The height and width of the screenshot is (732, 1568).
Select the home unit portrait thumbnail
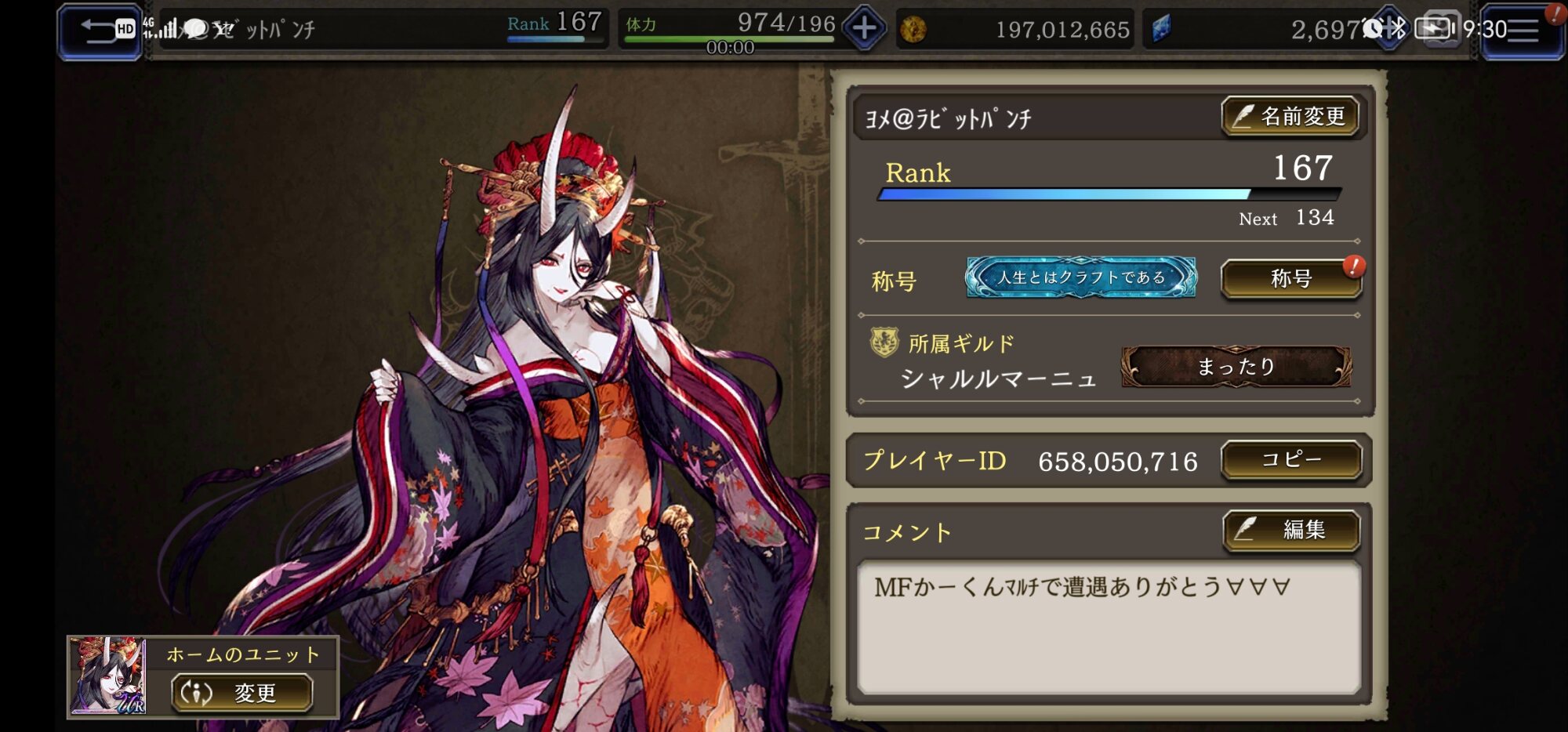[x=108, y=676]
